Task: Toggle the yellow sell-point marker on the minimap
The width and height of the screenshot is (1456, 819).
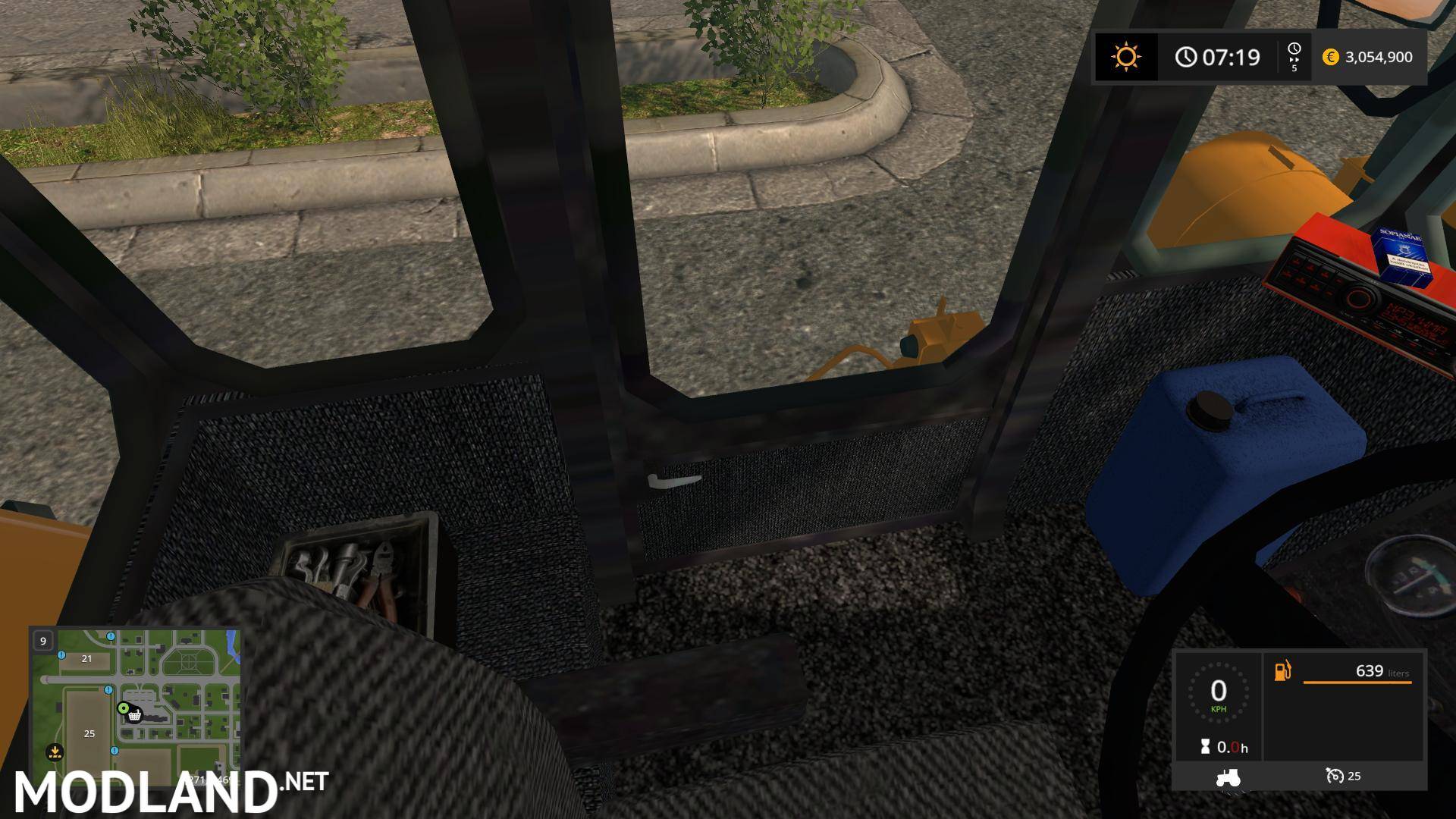Action: pos(54,753)
